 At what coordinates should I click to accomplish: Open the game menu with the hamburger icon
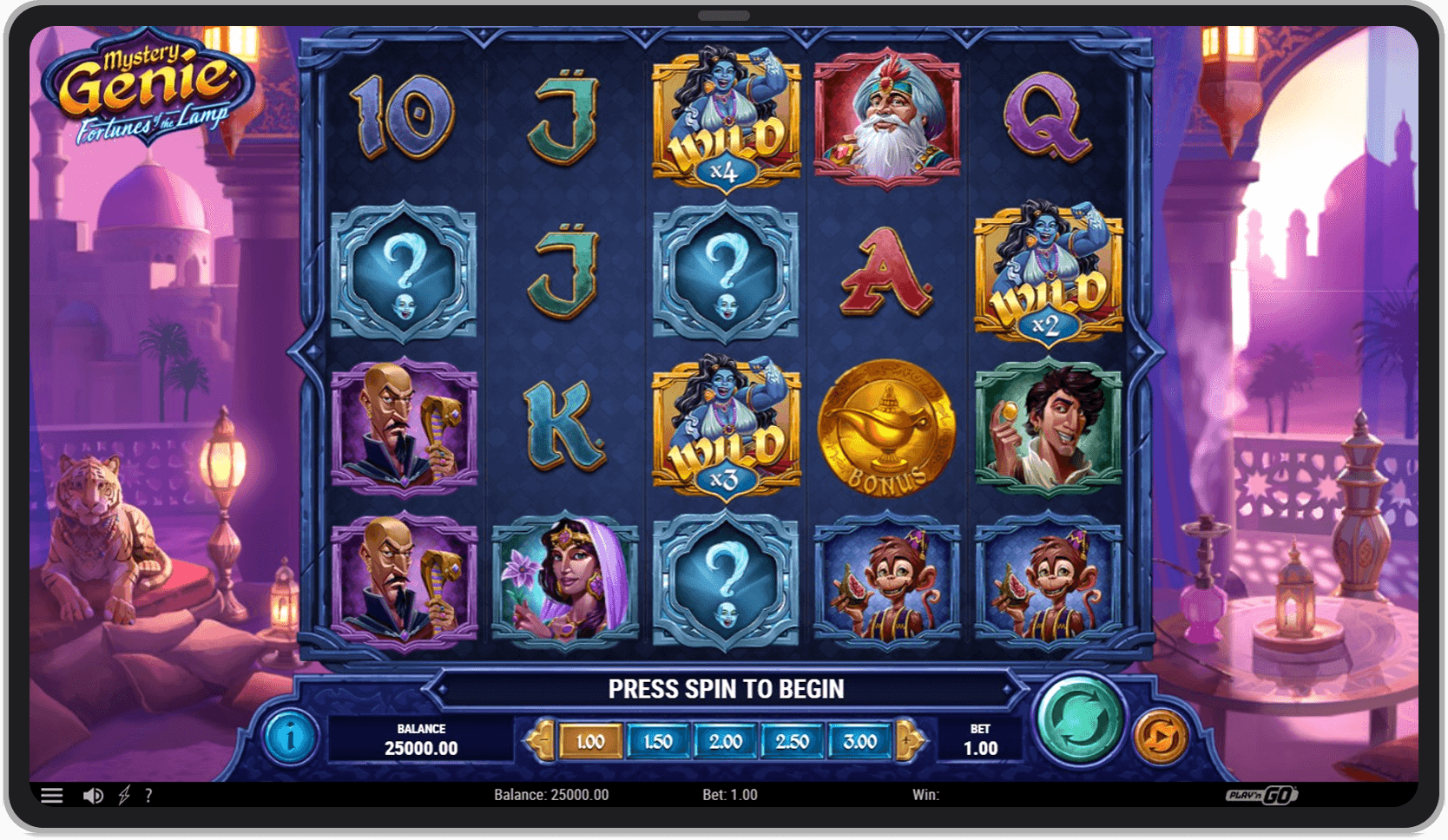52,795
